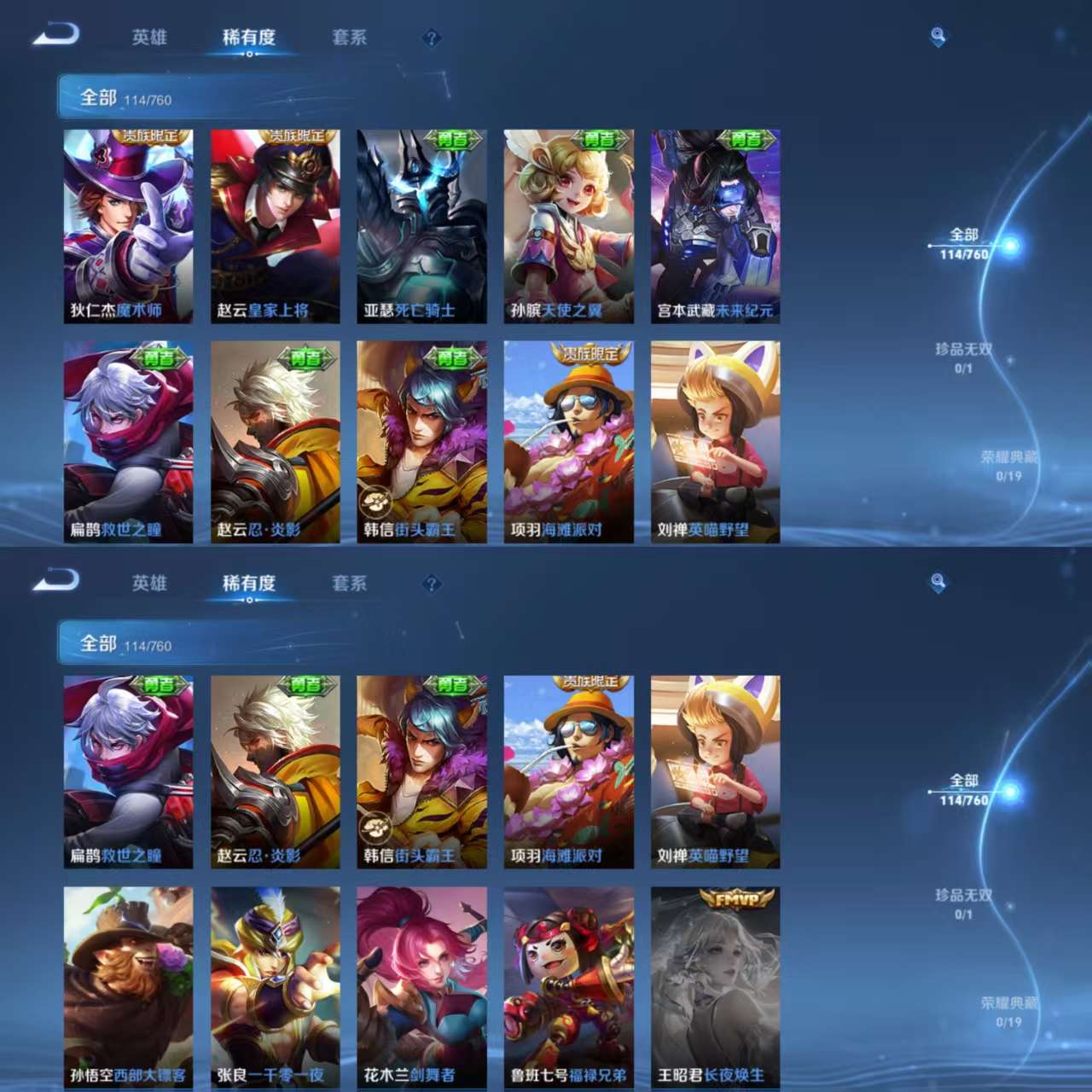The height and width of the screenshot is (1092, 1092).
Task: Select the 鲁班七号 福禄兄弟 skin card
Action: coord(568,987)
